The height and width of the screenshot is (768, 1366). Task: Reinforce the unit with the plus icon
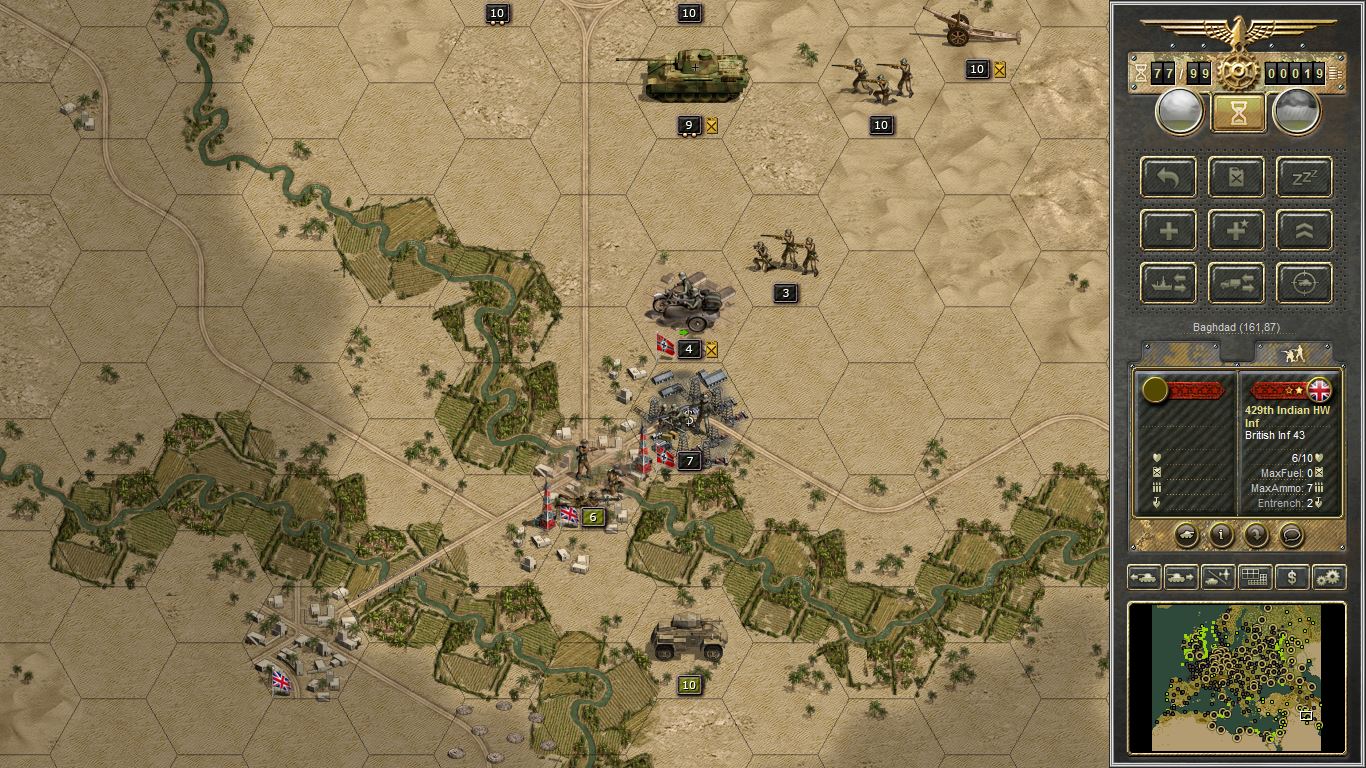point(1167,230)
